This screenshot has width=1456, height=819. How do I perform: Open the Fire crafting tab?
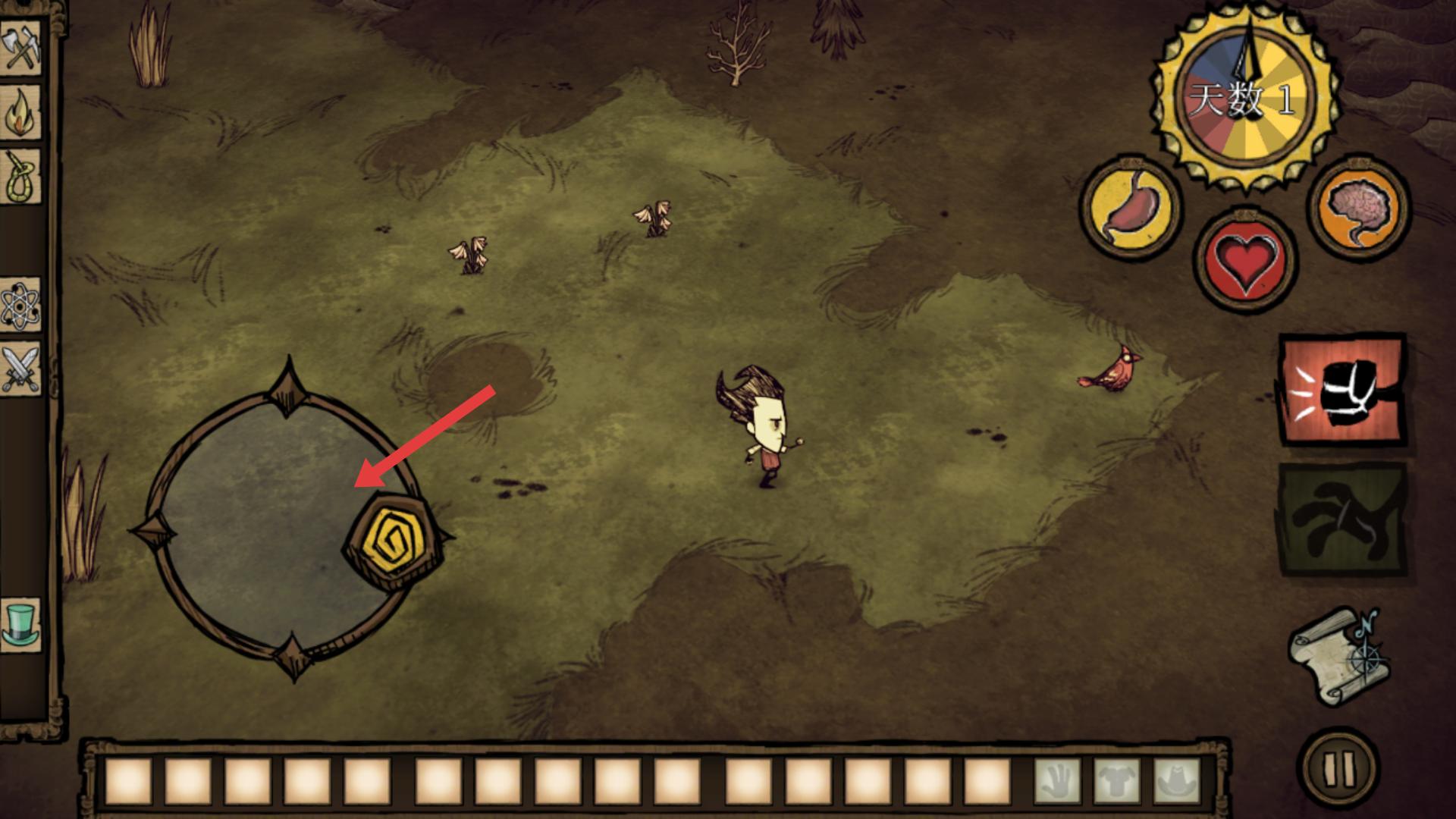(20, 112)
